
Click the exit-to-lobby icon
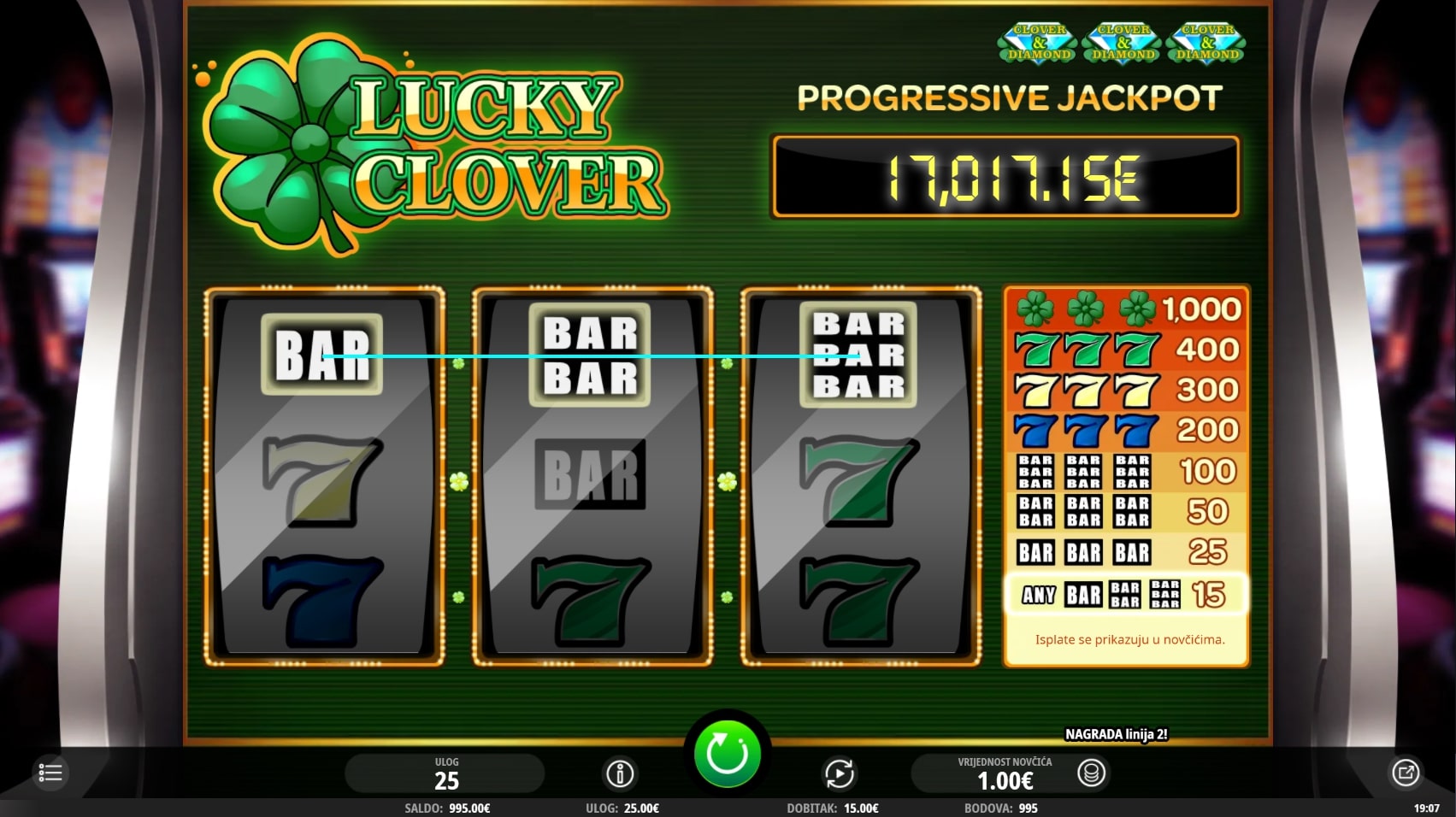(1405, 773)
